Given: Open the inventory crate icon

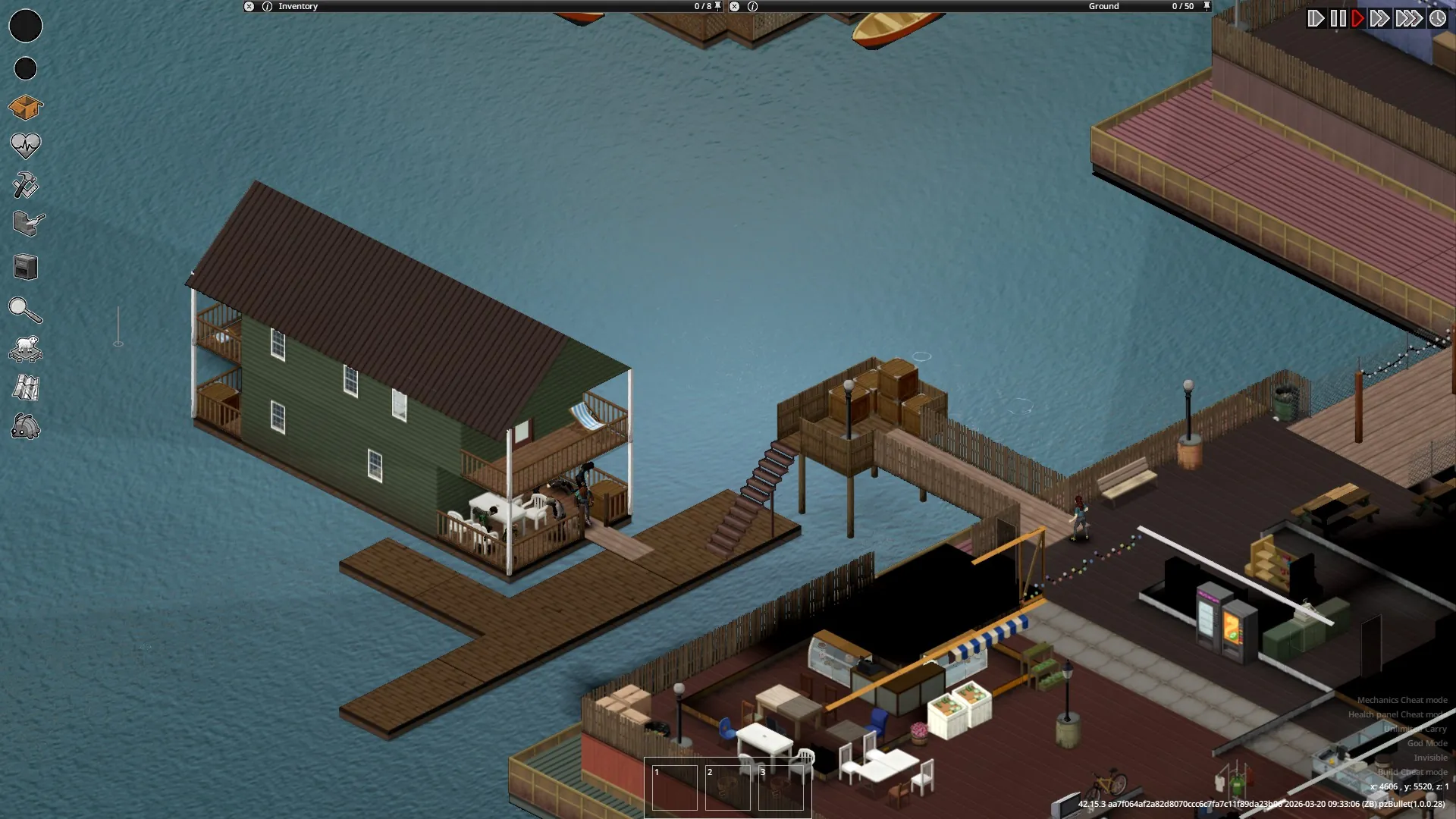Looking at the screenshot, I should [x=25, y=108].
